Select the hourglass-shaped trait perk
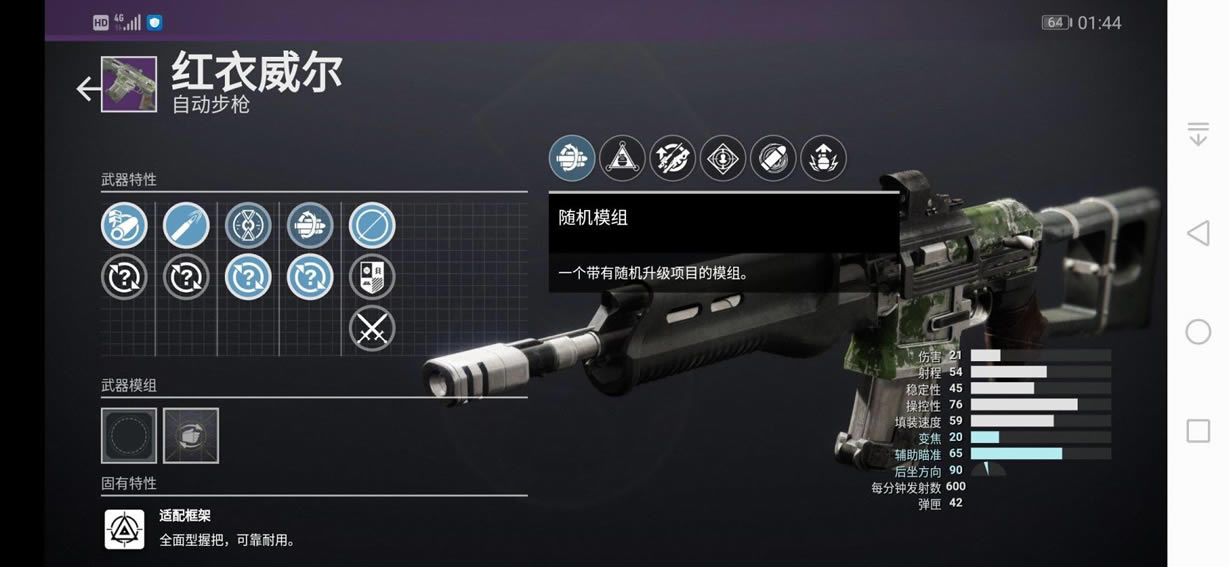Screen dimensions: 1229x567 click(x=248, y=226)
